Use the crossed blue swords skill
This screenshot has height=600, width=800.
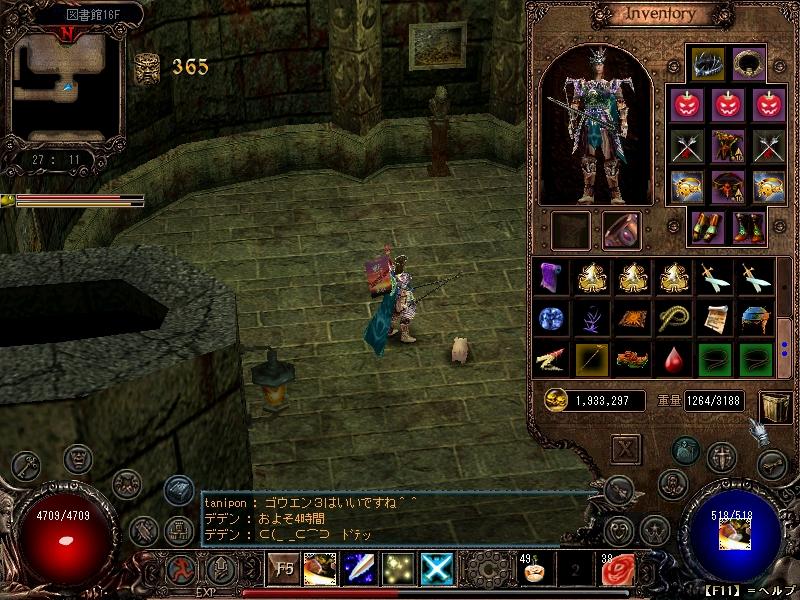point(440,570)
